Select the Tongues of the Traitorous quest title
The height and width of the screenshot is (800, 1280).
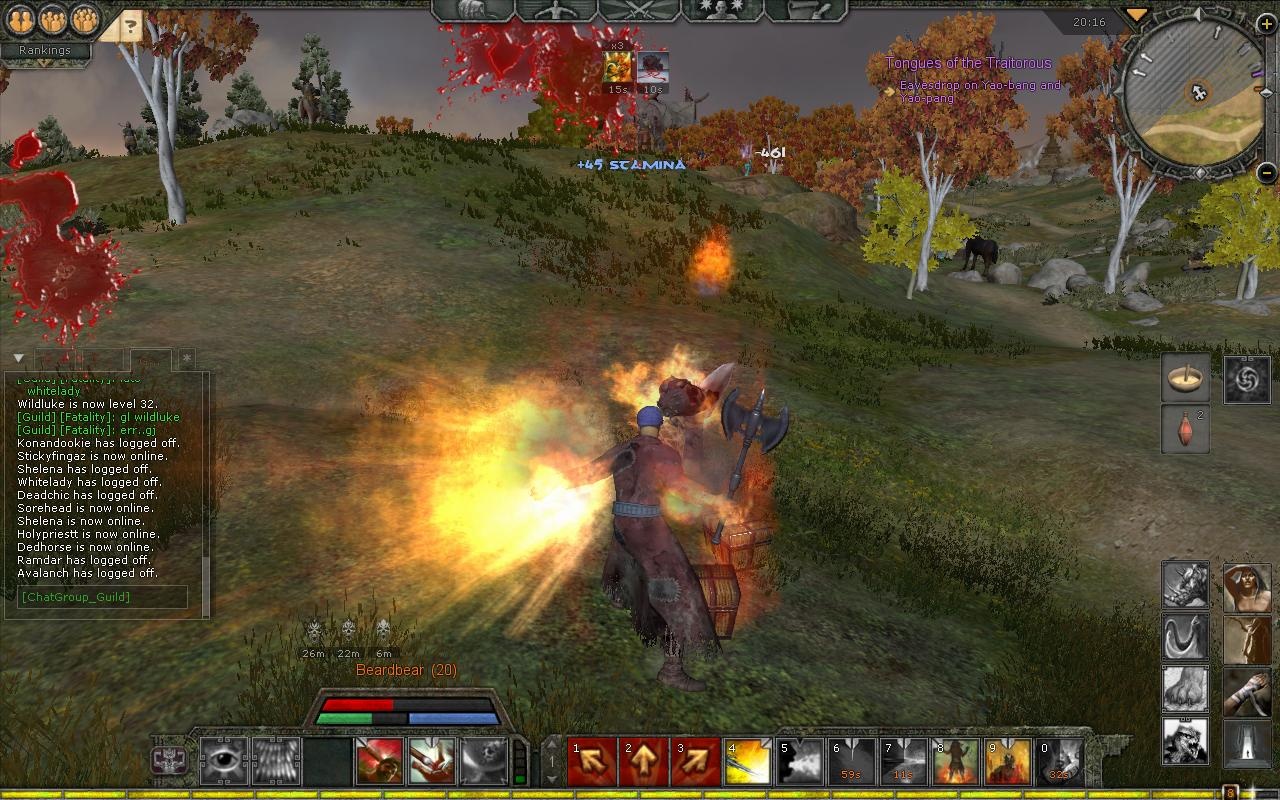pyautogui.click(x=966, y=62)
